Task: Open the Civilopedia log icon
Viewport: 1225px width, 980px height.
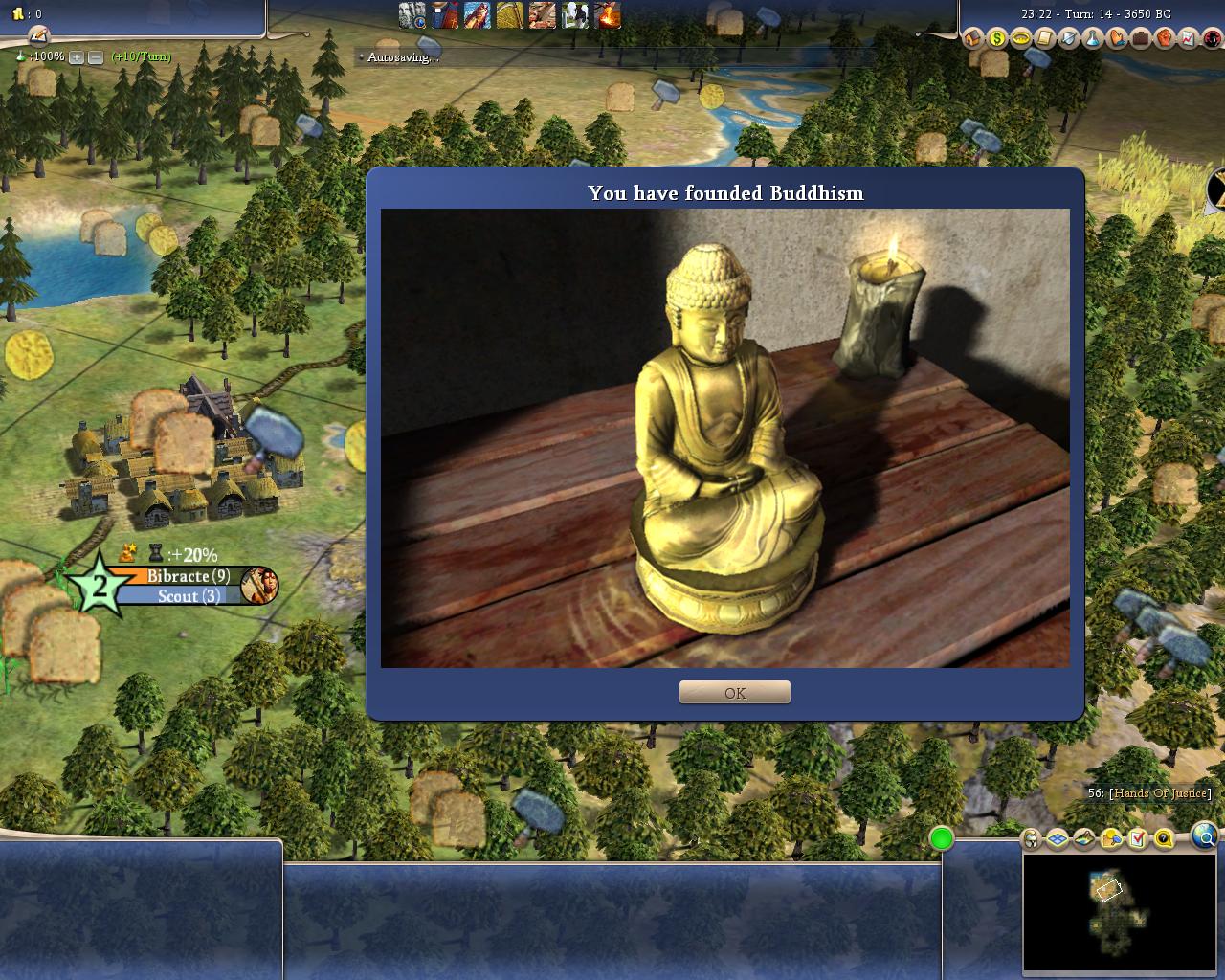Action: pos(38,35)
